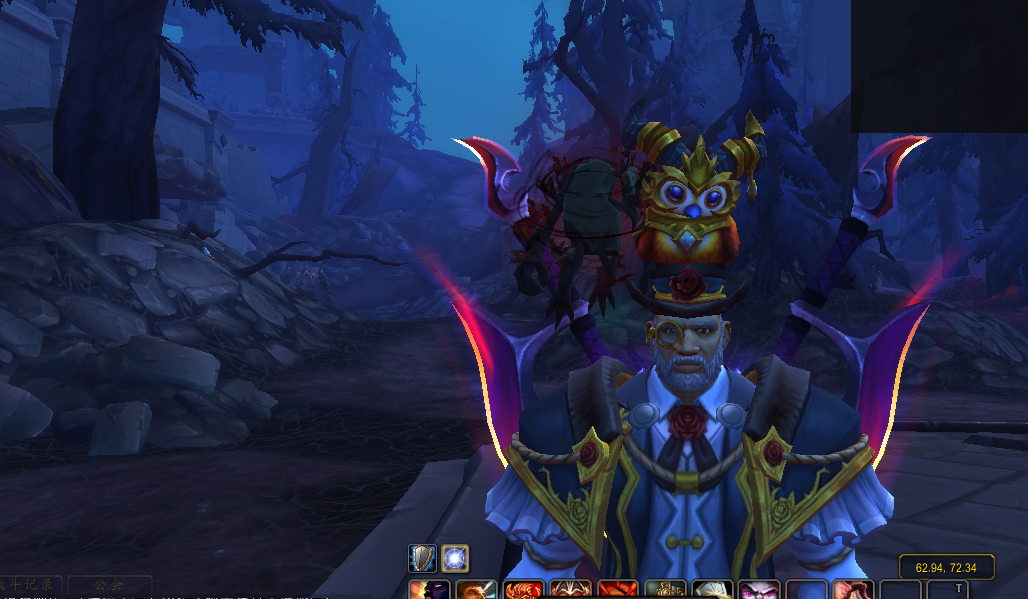The image size is (1028, 599).
Task: Select the glowing white orb icon
Action: 455,558
